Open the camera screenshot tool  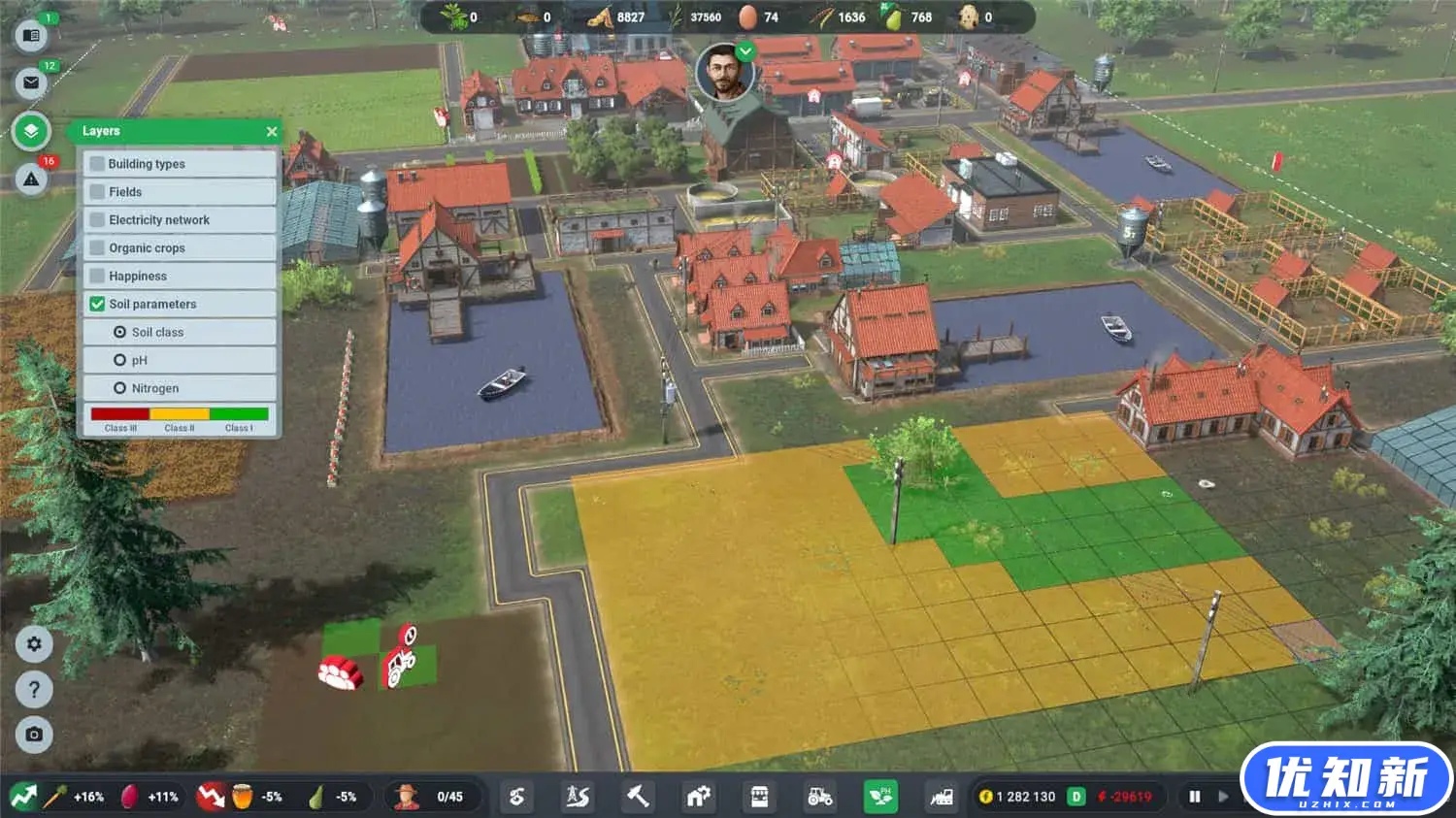click(34, 735)
